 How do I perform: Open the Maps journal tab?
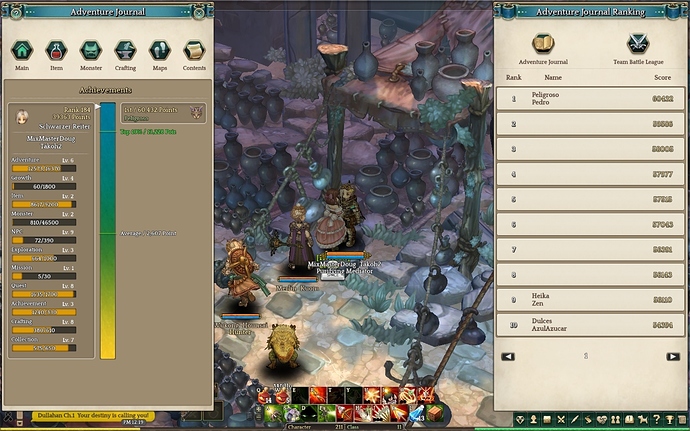pyautogui.click(x=160, y=52)
